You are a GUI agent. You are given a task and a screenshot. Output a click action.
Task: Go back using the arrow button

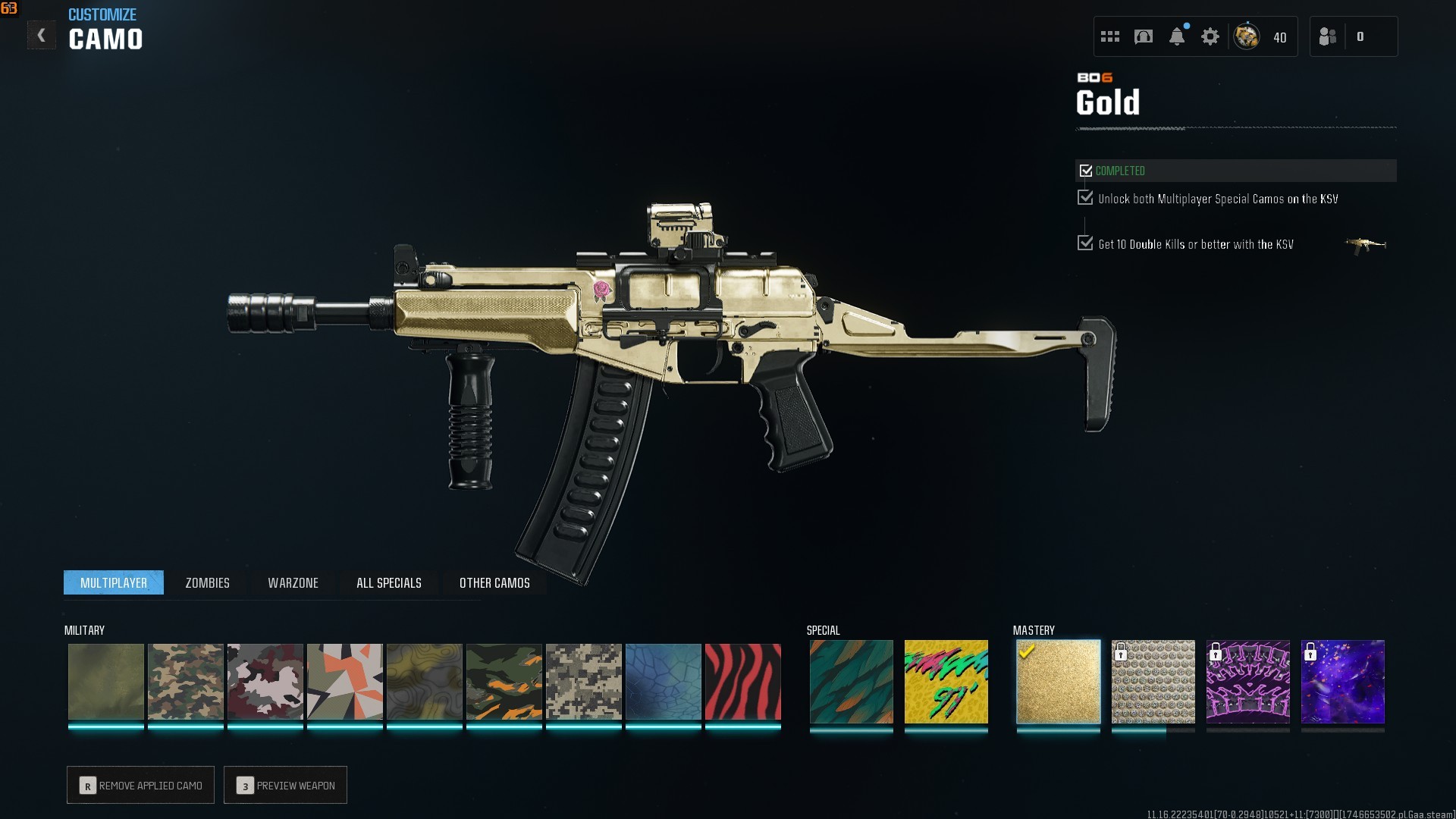[42, 36]
